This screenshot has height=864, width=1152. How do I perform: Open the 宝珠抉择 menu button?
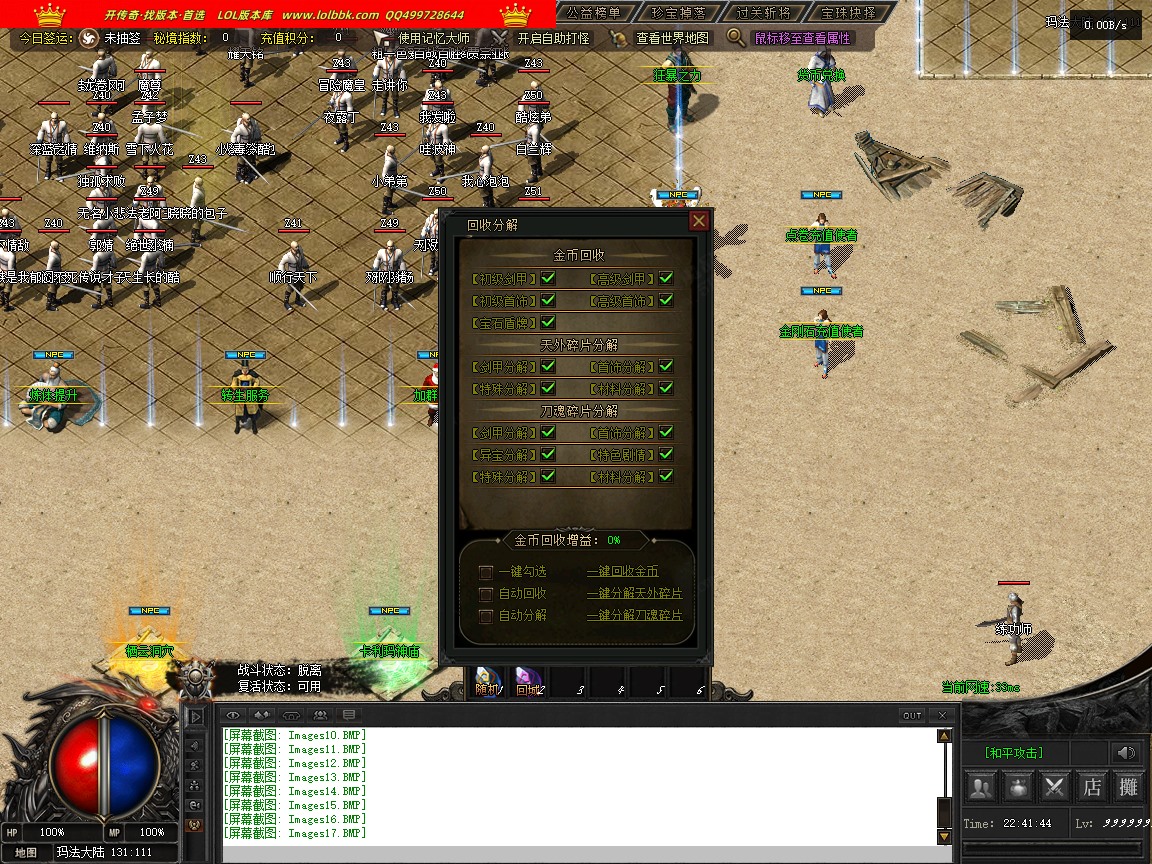coord(847,13)
